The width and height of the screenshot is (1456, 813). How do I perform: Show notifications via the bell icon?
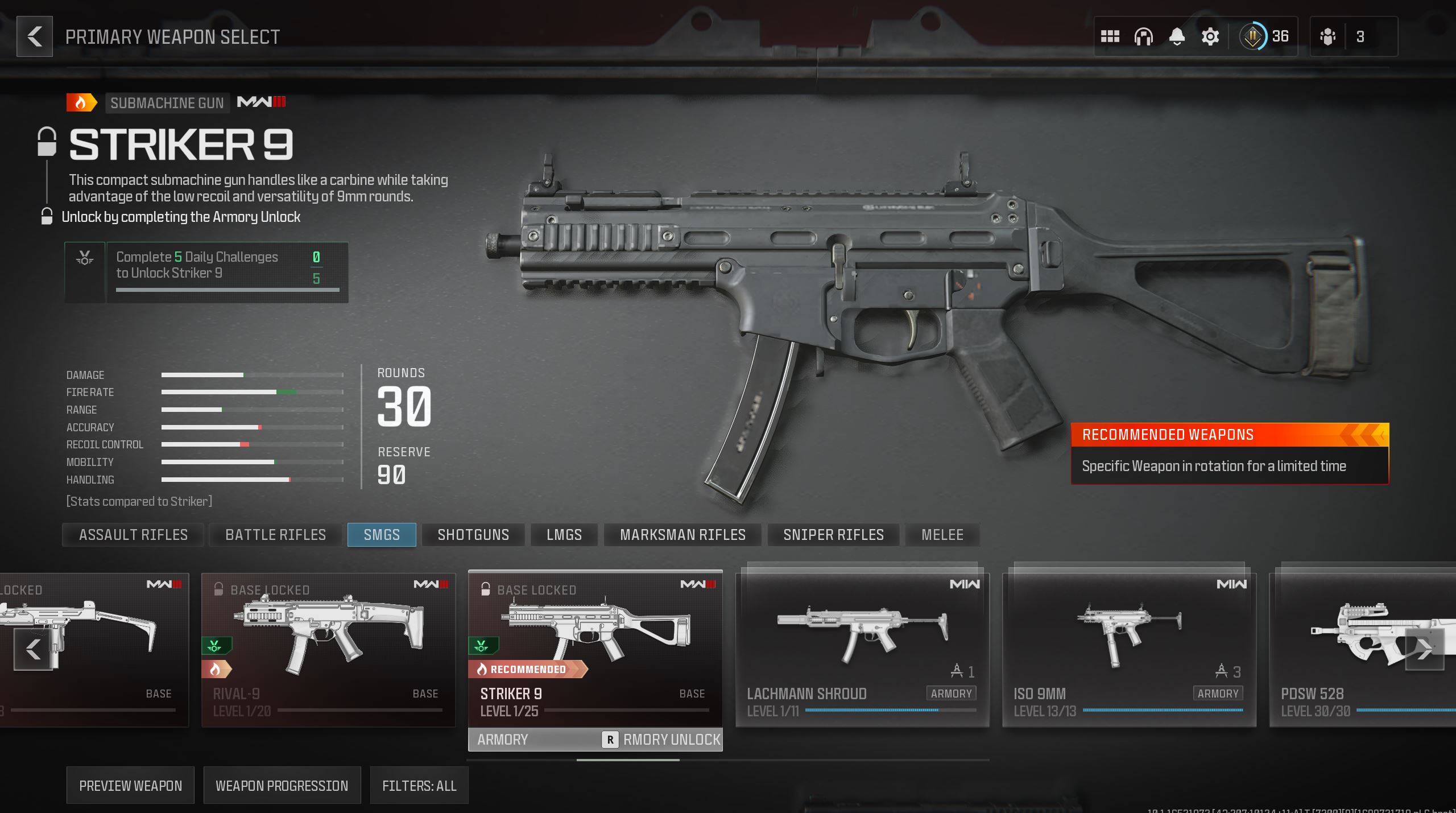[1177, 36]
